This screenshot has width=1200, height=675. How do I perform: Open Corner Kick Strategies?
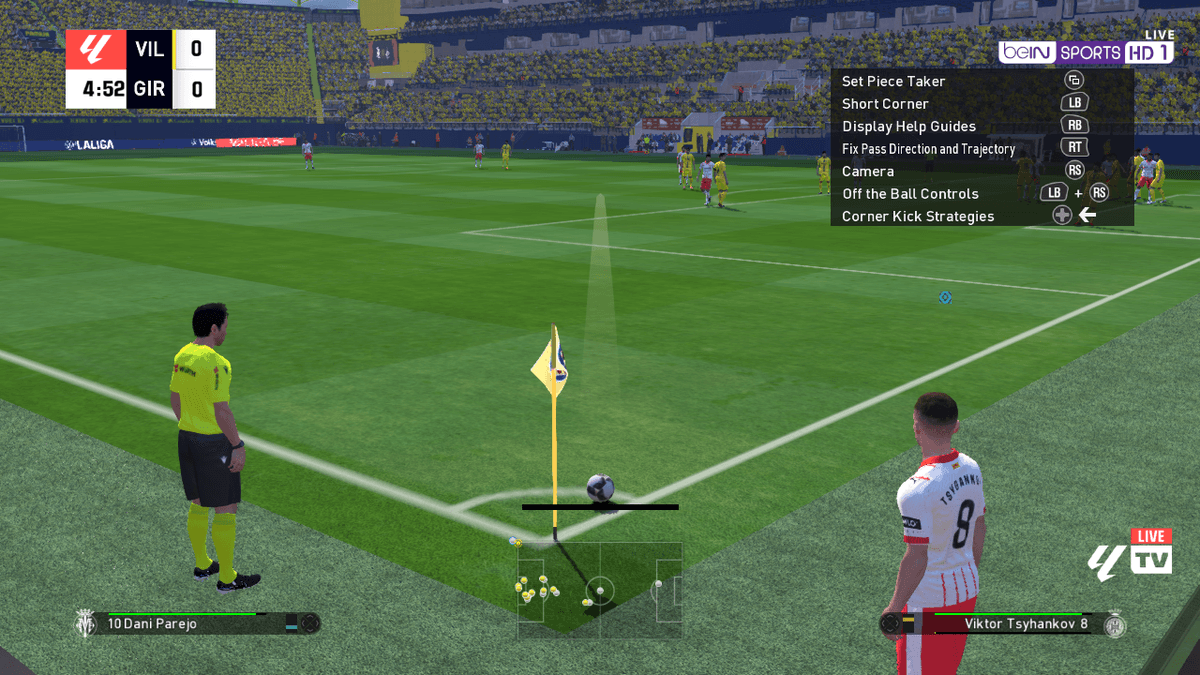917,216
